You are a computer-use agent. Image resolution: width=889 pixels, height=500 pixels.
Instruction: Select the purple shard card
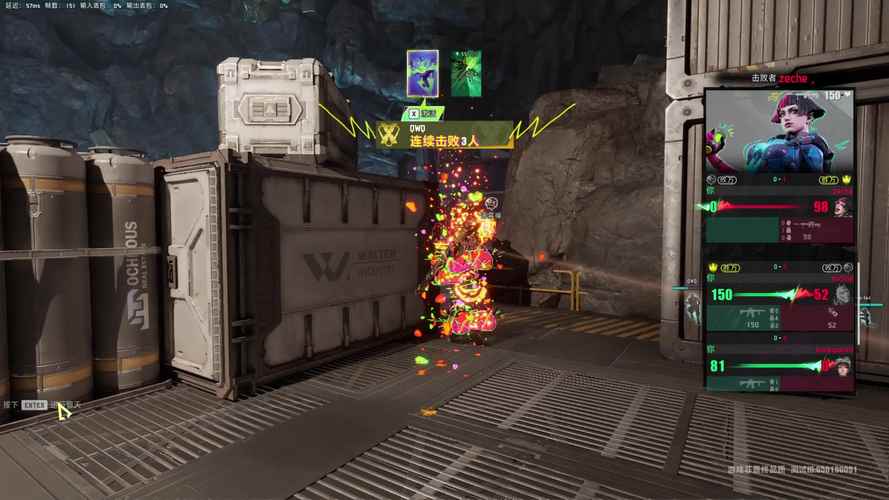coord(422,73)
